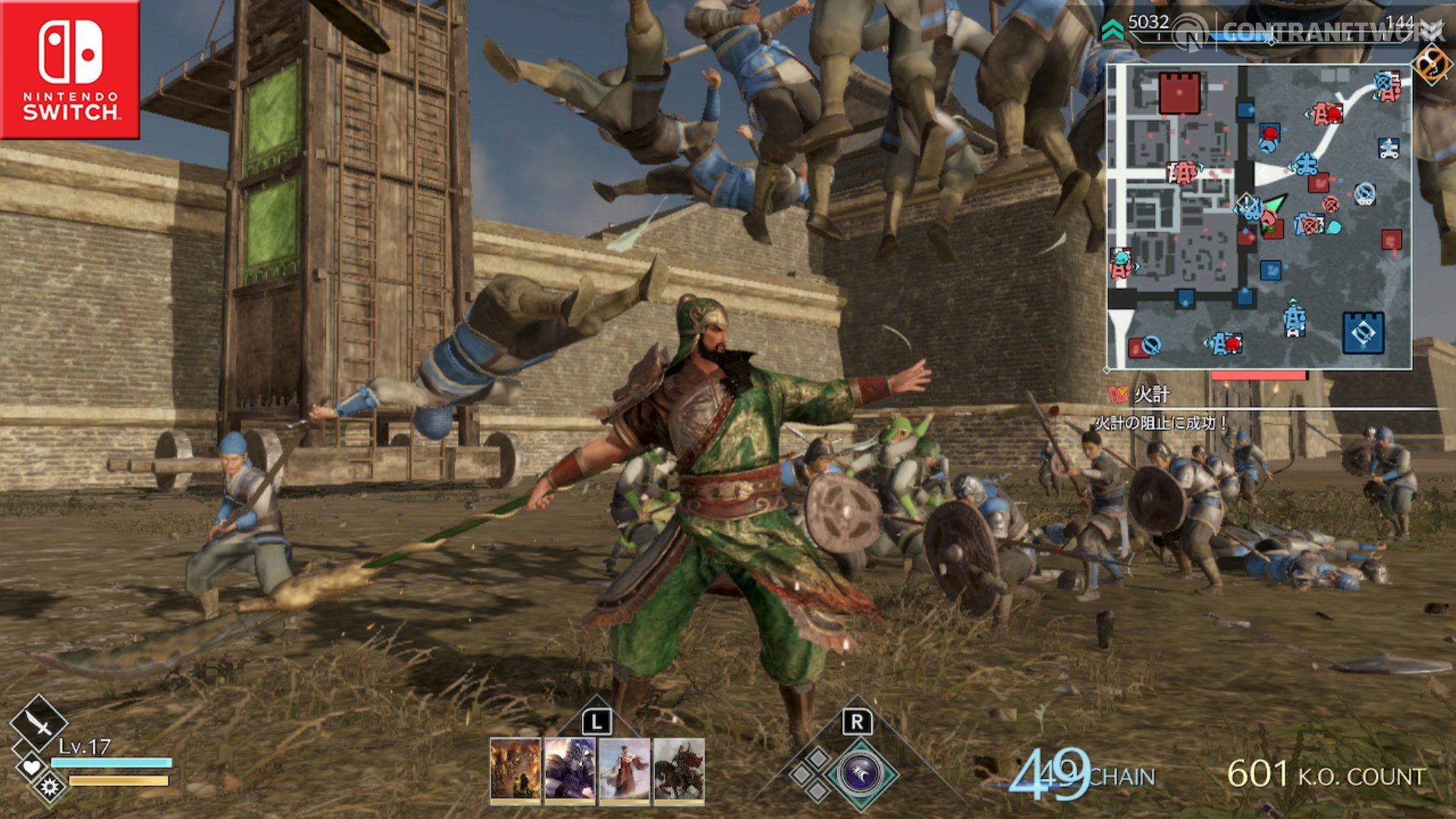Click the sword weapon icon
The image size is (1456, 819).
pos(38,723)
